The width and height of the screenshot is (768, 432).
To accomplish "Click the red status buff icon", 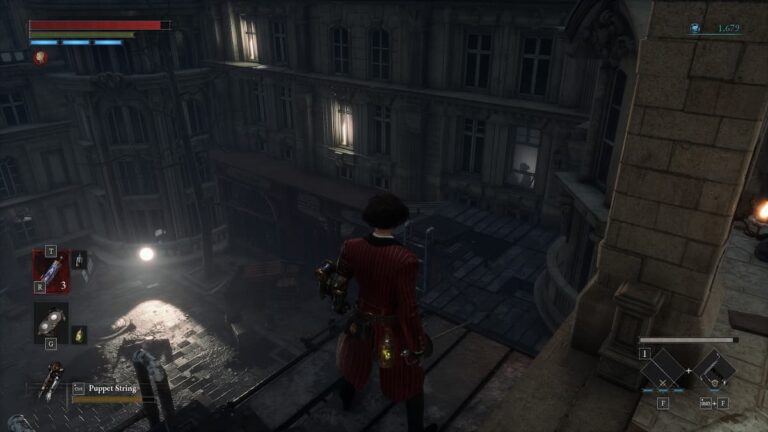I will pyautogui.click(x=41, y=58).
